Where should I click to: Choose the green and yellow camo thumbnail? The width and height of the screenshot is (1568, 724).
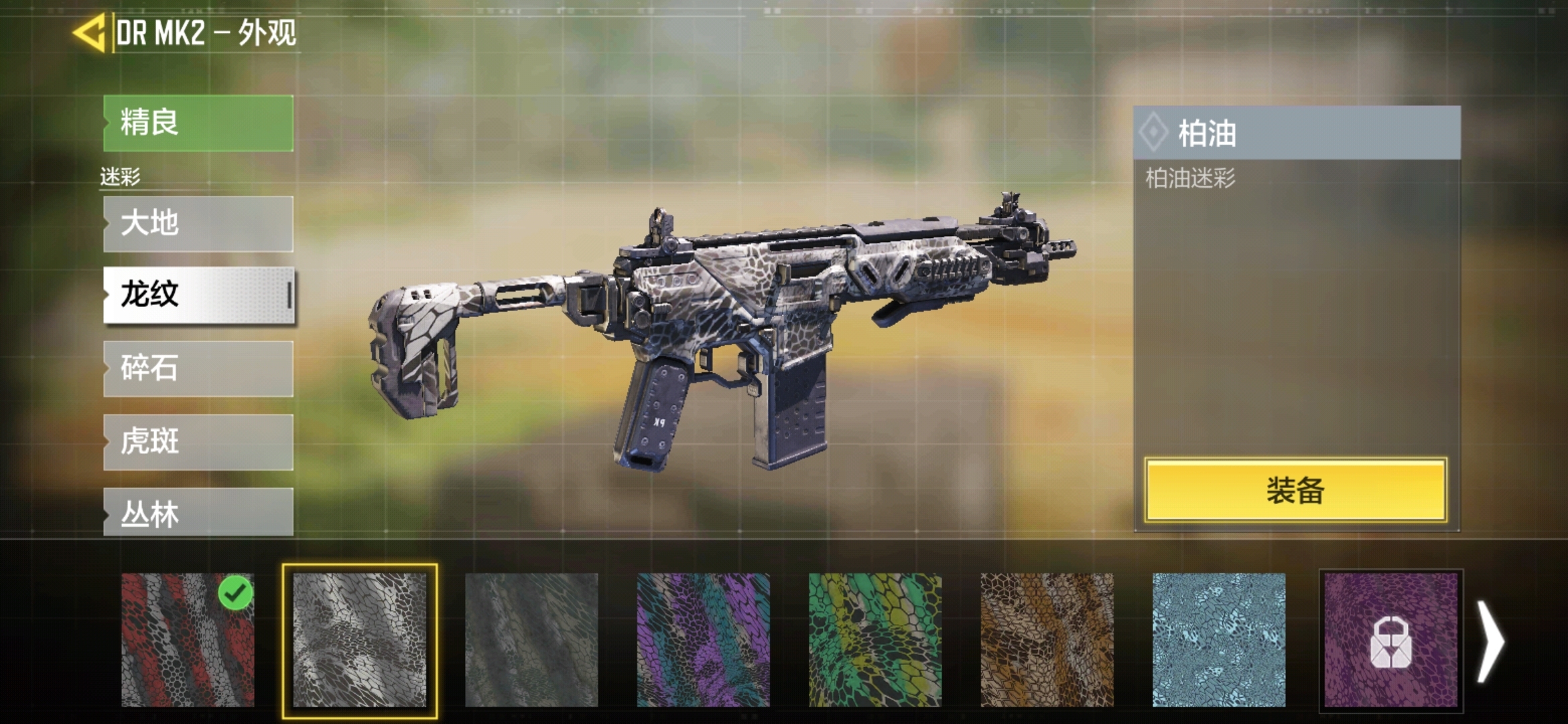click(x=875, y=640)
